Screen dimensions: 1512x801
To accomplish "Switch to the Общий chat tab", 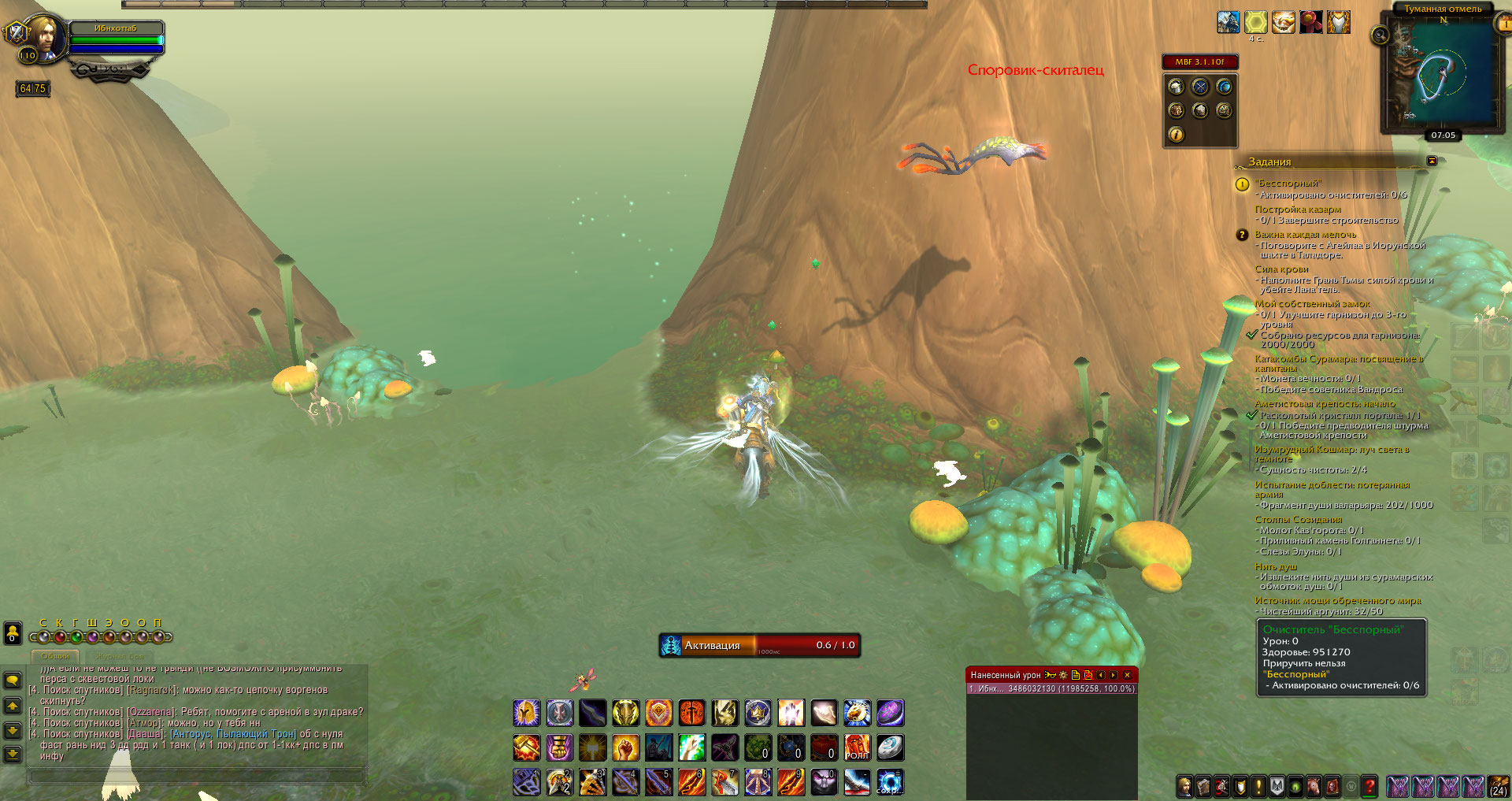I will [x=56, y=656].
